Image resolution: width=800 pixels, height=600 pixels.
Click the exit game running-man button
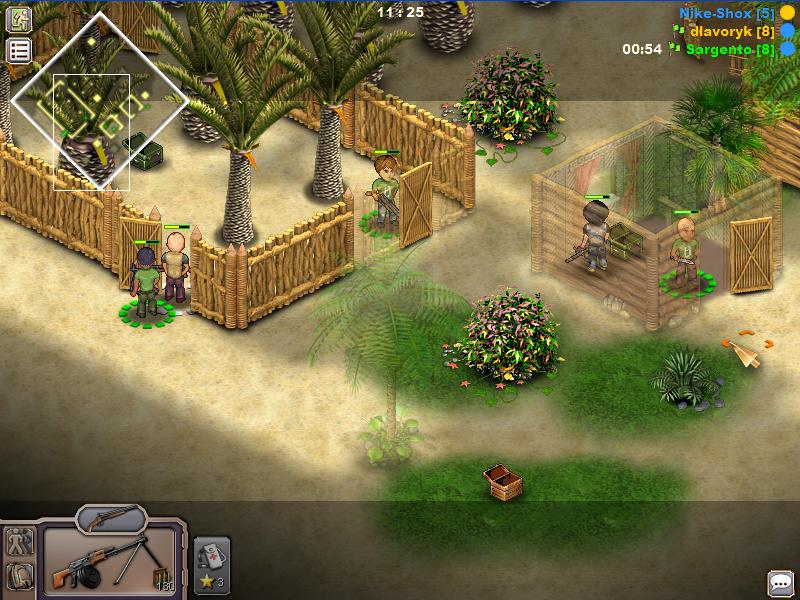pyautogui.click(x=19, y=19)
